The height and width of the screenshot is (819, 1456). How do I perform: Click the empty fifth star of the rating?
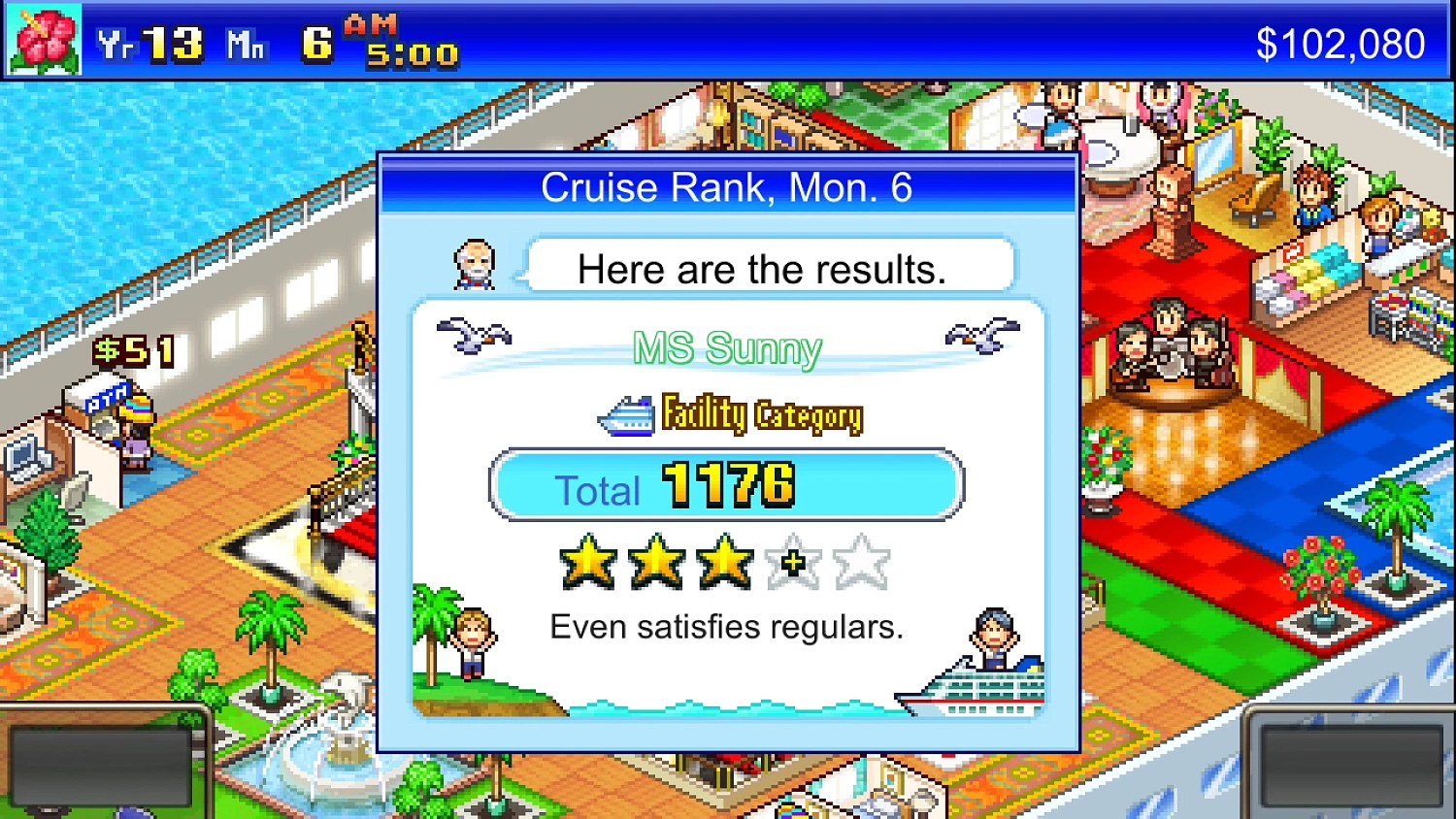[860, 561]
